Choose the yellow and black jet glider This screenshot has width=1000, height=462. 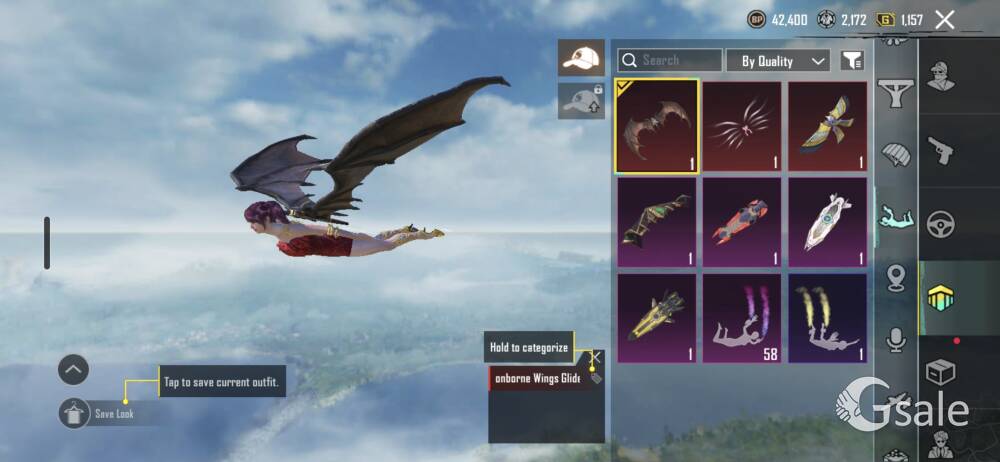coord(657,319)
